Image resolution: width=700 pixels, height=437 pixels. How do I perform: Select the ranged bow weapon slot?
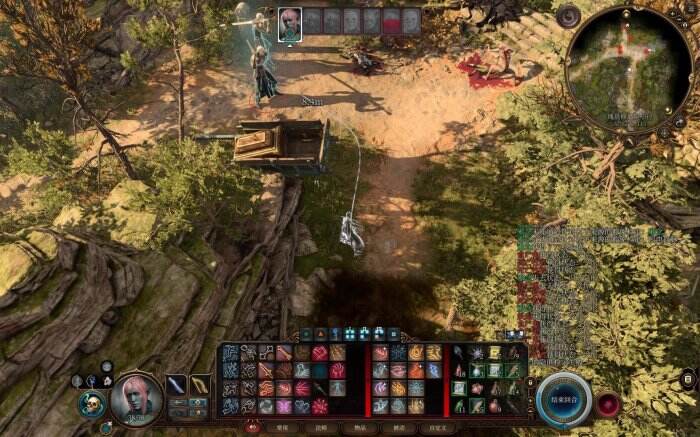[x=199, y=385]
